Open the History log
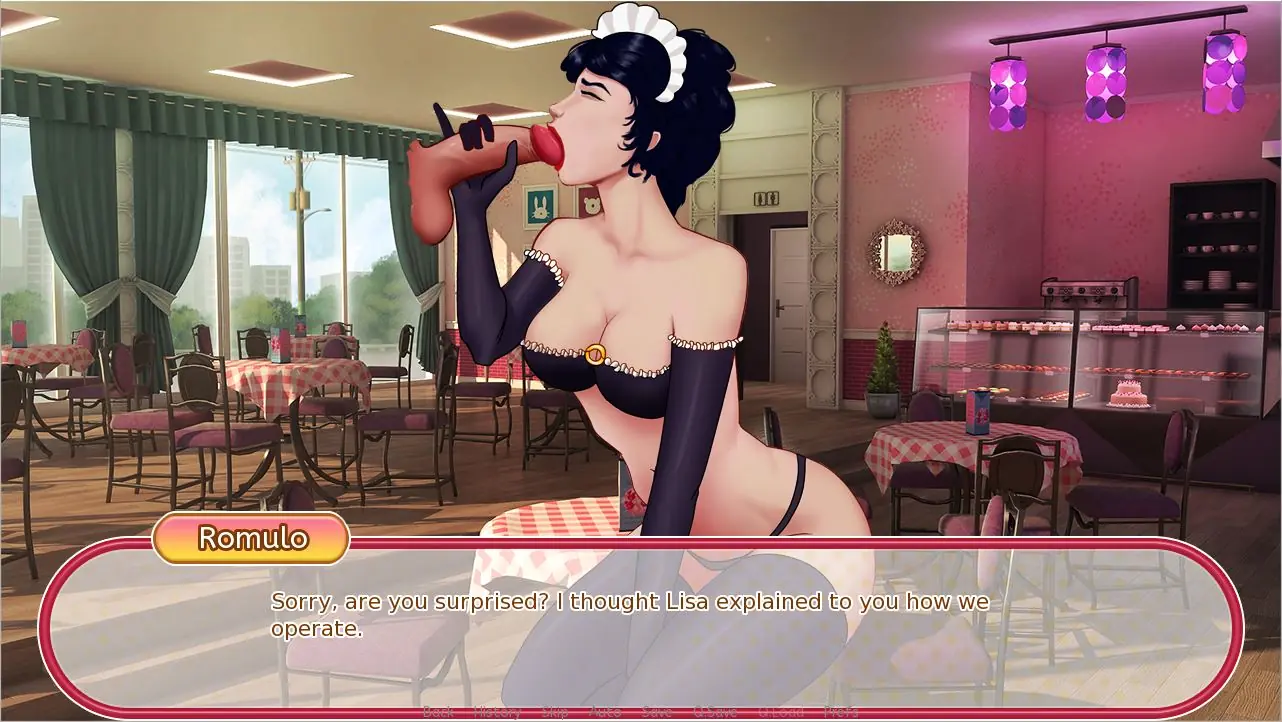 [x=496, y=711]
